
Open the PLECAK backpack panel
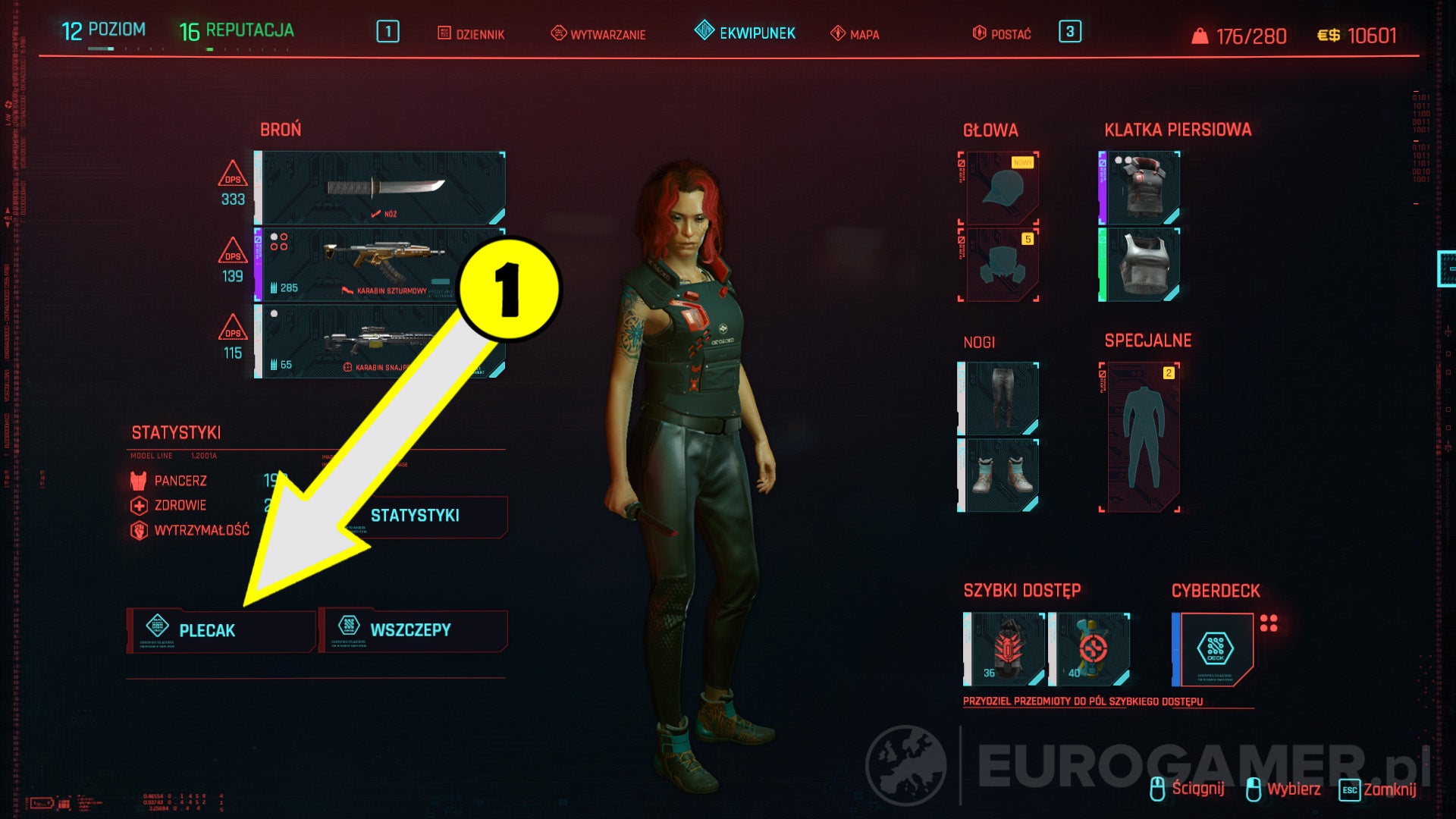click(x=222, y=630)
